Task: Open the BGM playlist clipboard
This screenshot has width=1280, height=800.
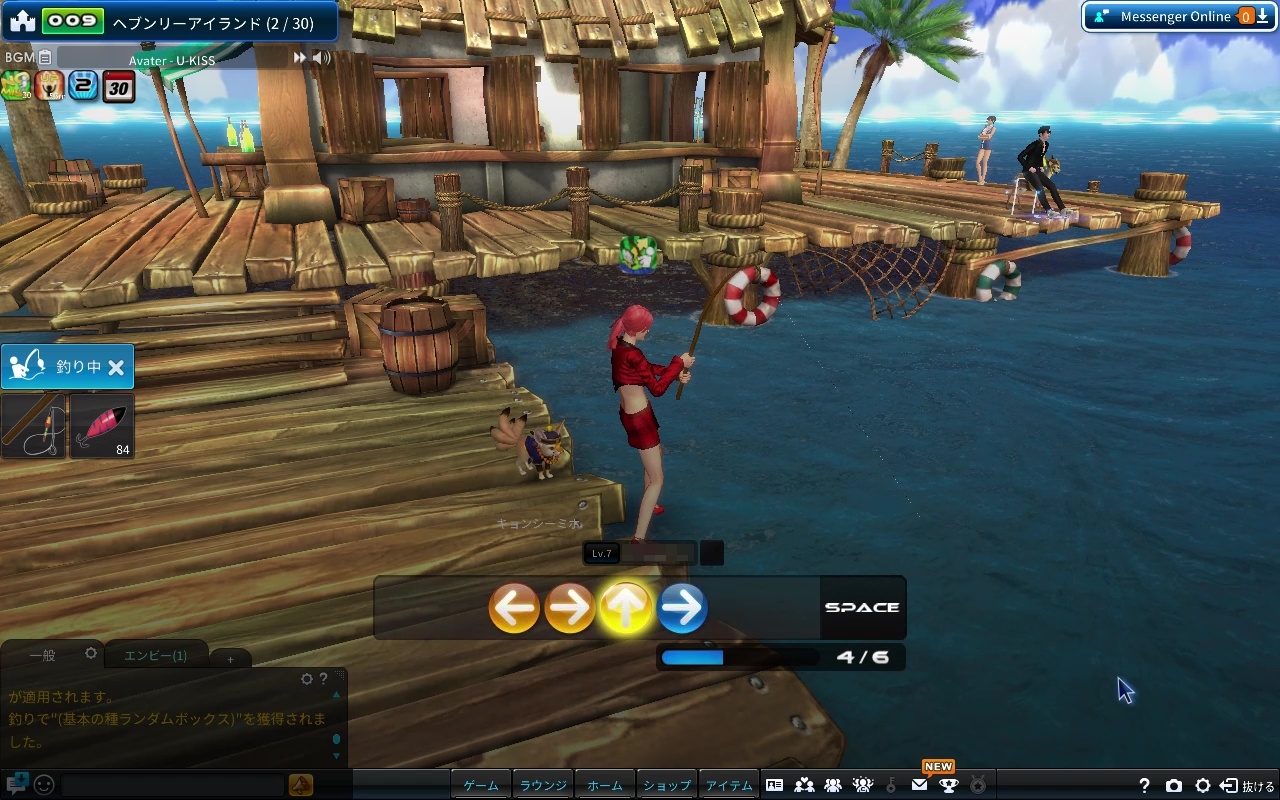Action: click(x=45, y=58)
